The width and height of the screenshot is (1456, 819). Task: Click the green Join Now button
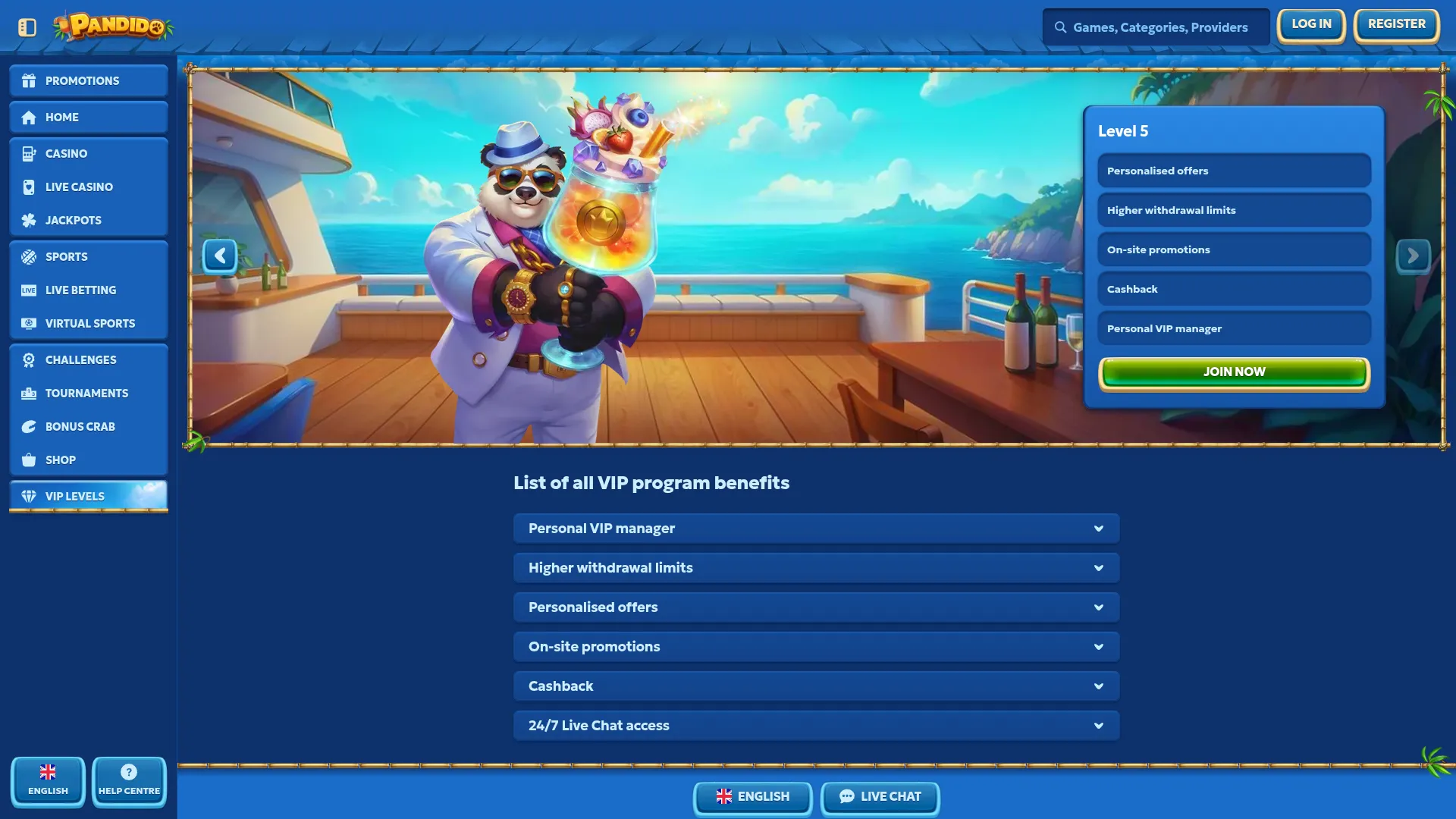(x=1234, y=372)
